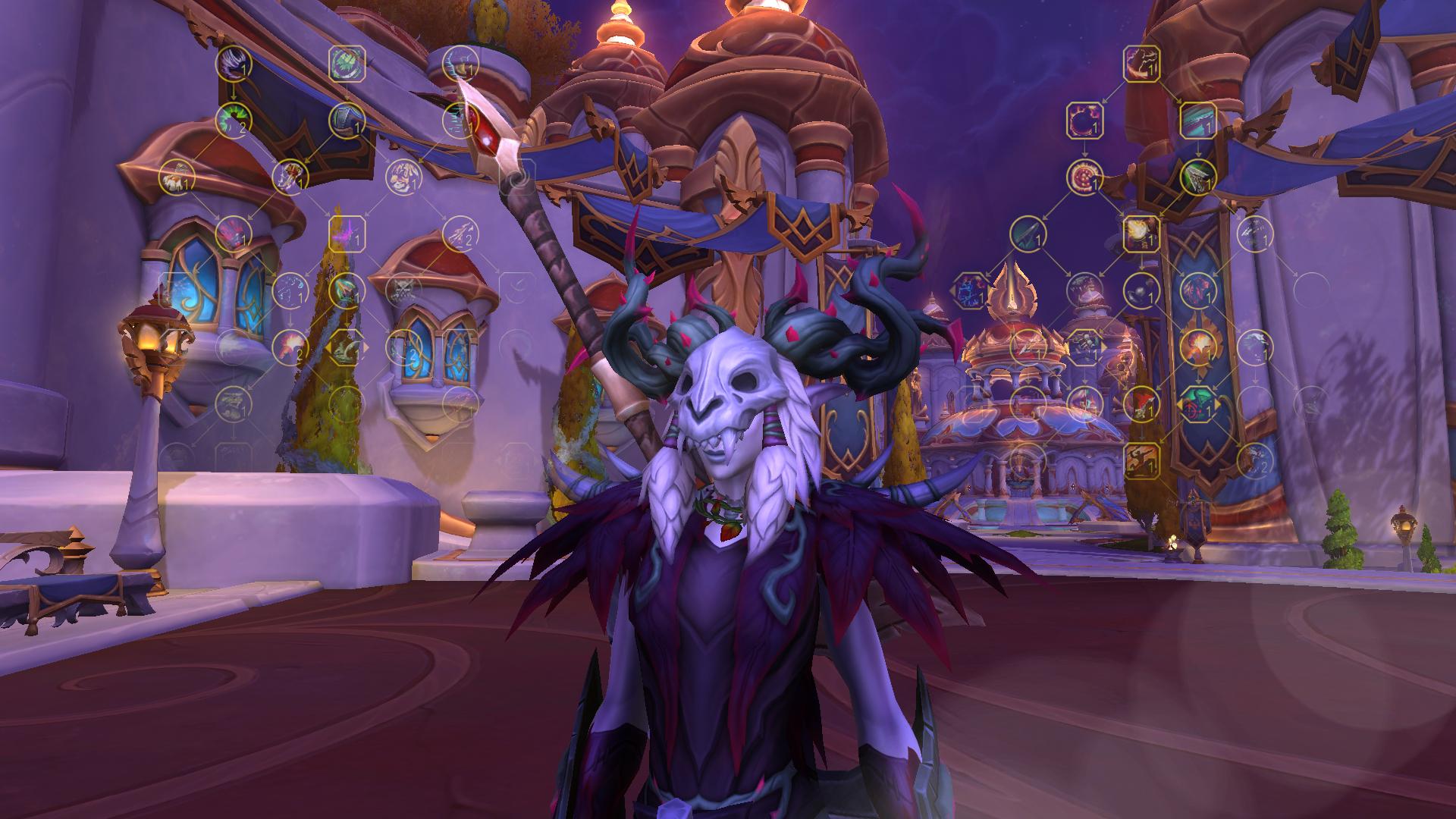Screen dimensions: 1456x819
Task: Click the grey orbiting sphere talent
Action: coord(1140,289)
